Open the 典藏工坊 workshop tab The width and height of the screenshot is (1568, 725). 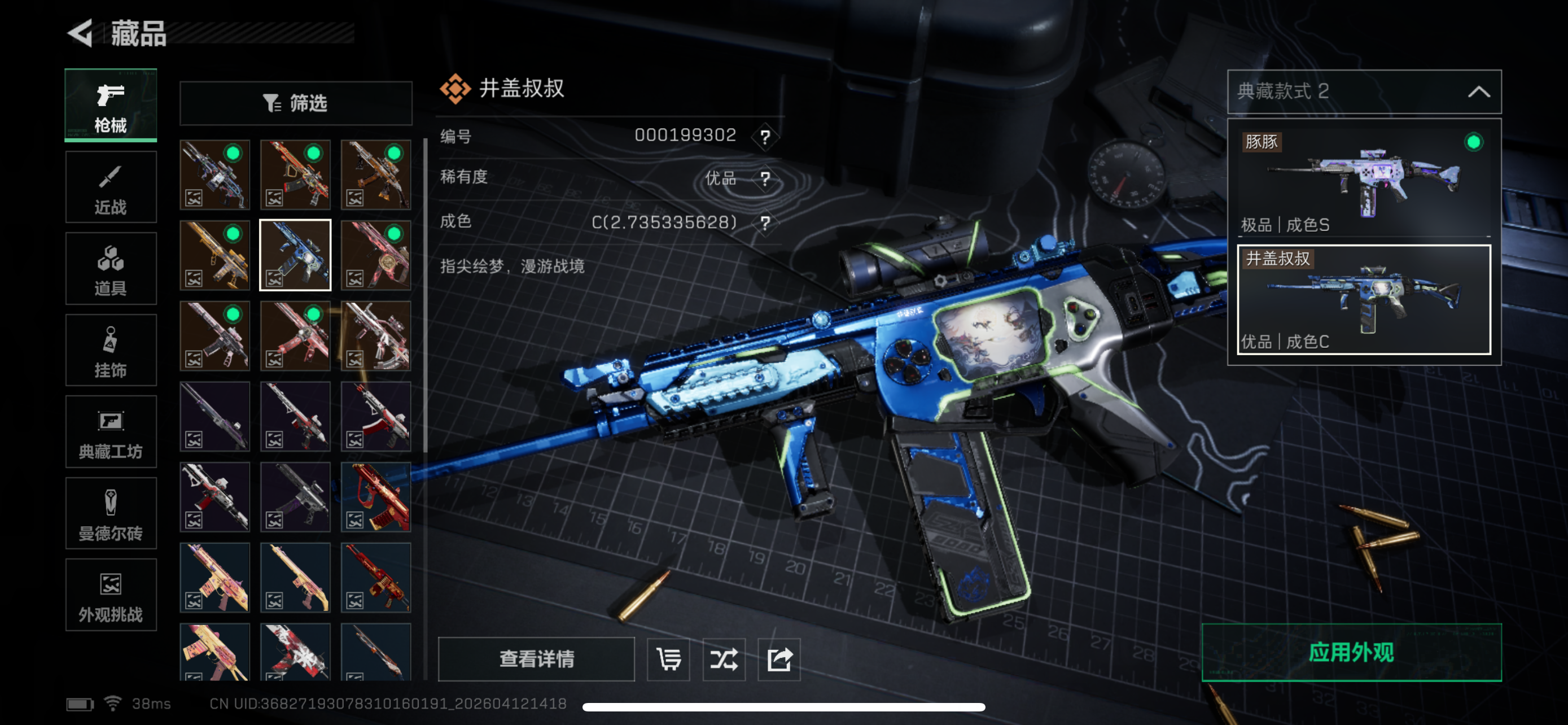pyautogui.click(x=111, y=431)
